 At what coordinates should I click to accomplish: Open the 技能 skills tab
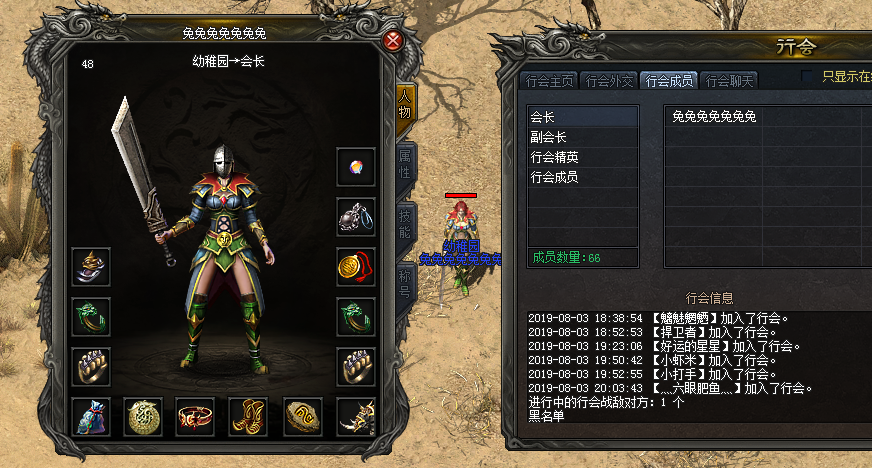tap(405, 224)
